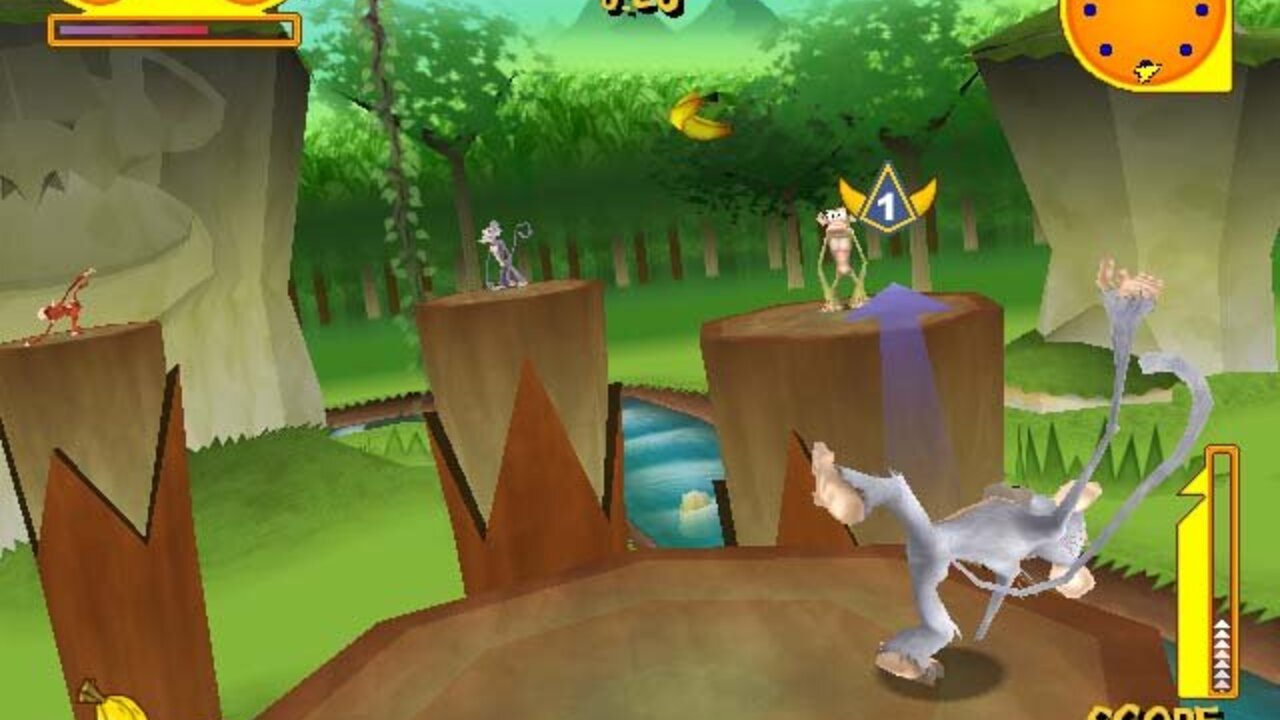The height and width of the screenshot is (720, 1280).
Task: Click the bottom white triangle in the power column
Action: coord(1220,684)
